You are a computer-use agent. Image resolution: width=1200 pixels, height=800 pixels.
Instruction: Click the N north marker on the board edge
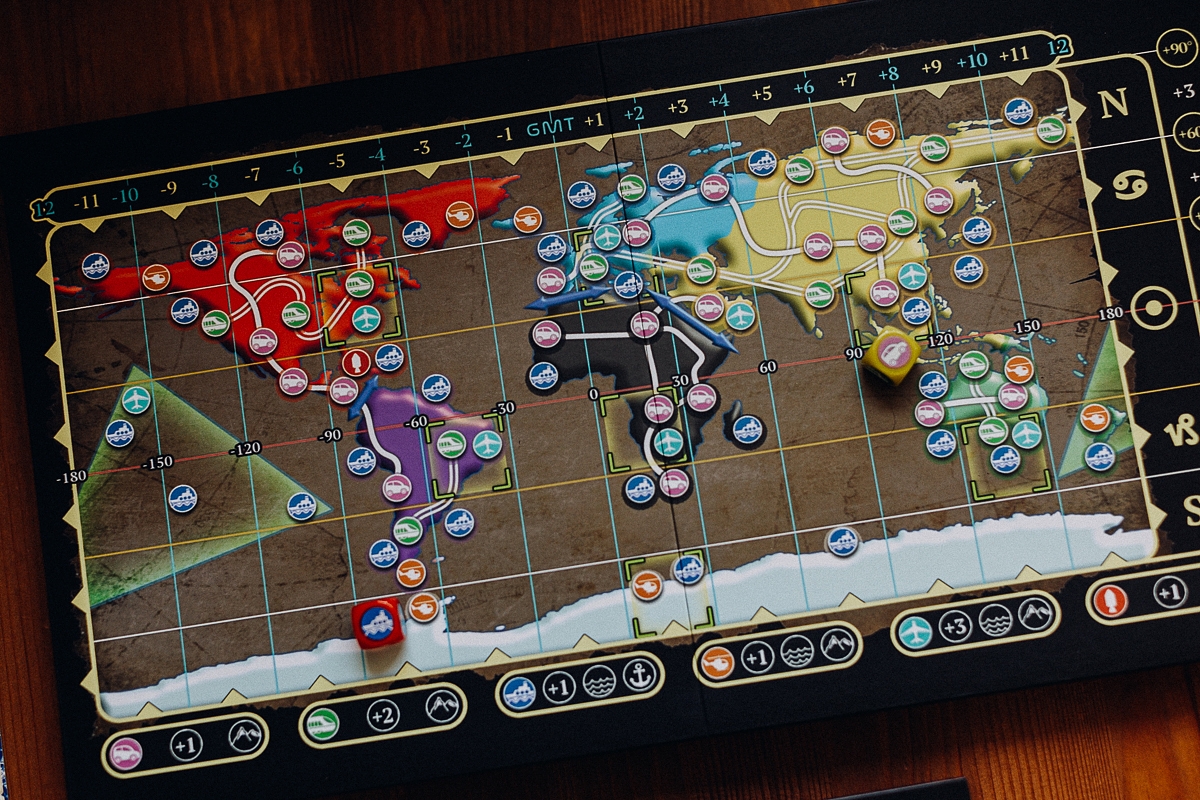1115,104
